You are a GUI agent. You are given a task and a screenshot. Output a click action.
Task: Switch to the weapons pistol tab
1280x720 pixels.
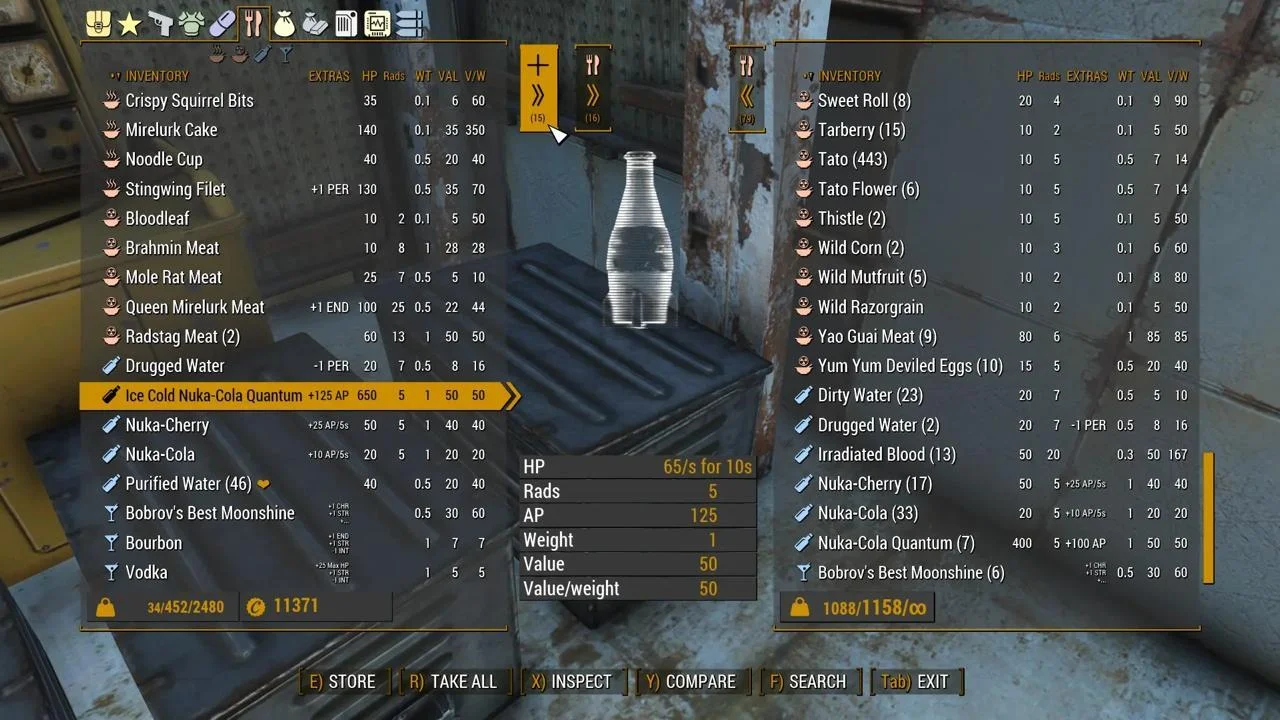pos(160,23)
